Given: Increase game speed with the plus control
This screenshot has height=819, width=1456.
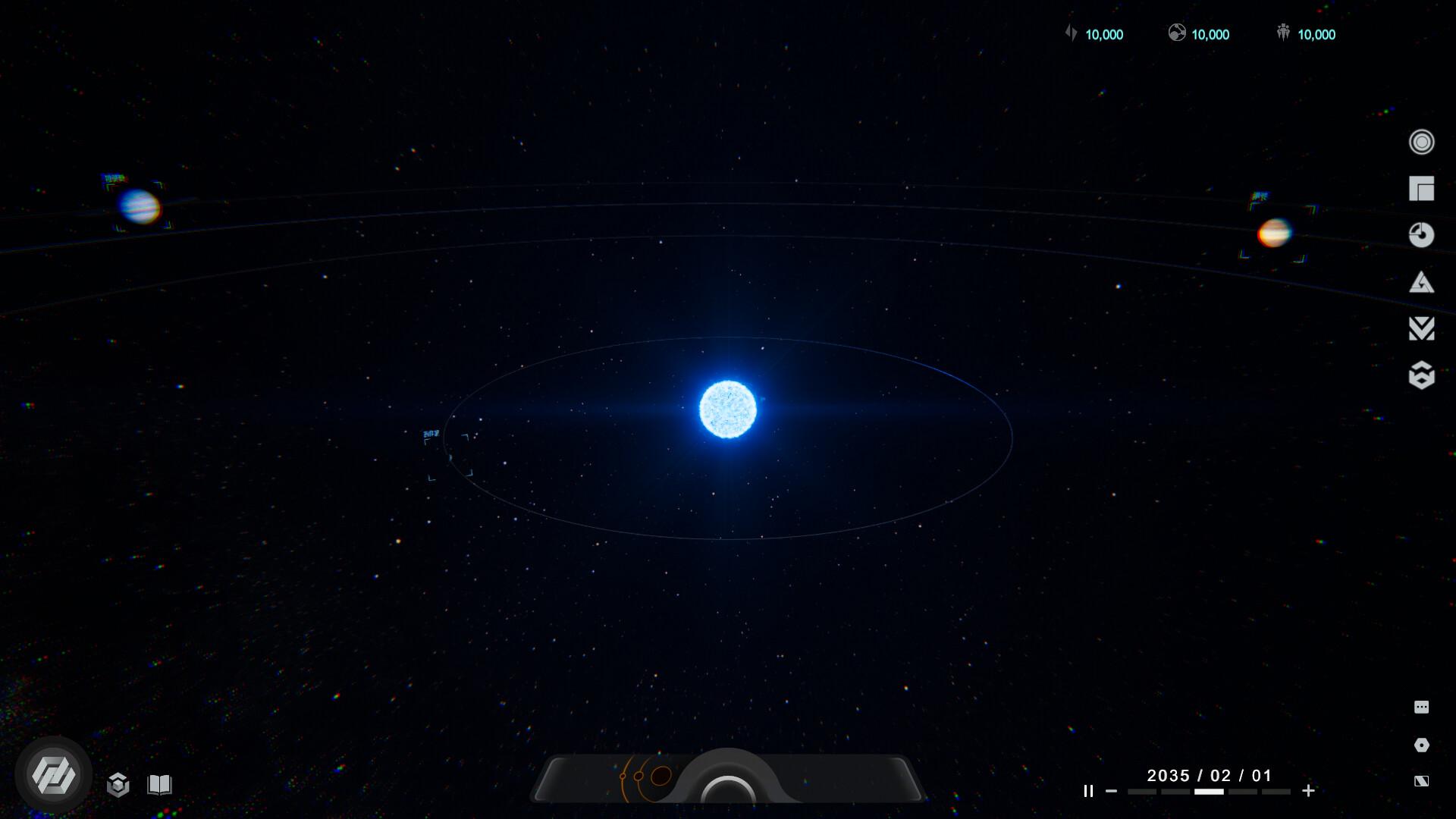Looking at the screenshot, I should pos(1309,791).
